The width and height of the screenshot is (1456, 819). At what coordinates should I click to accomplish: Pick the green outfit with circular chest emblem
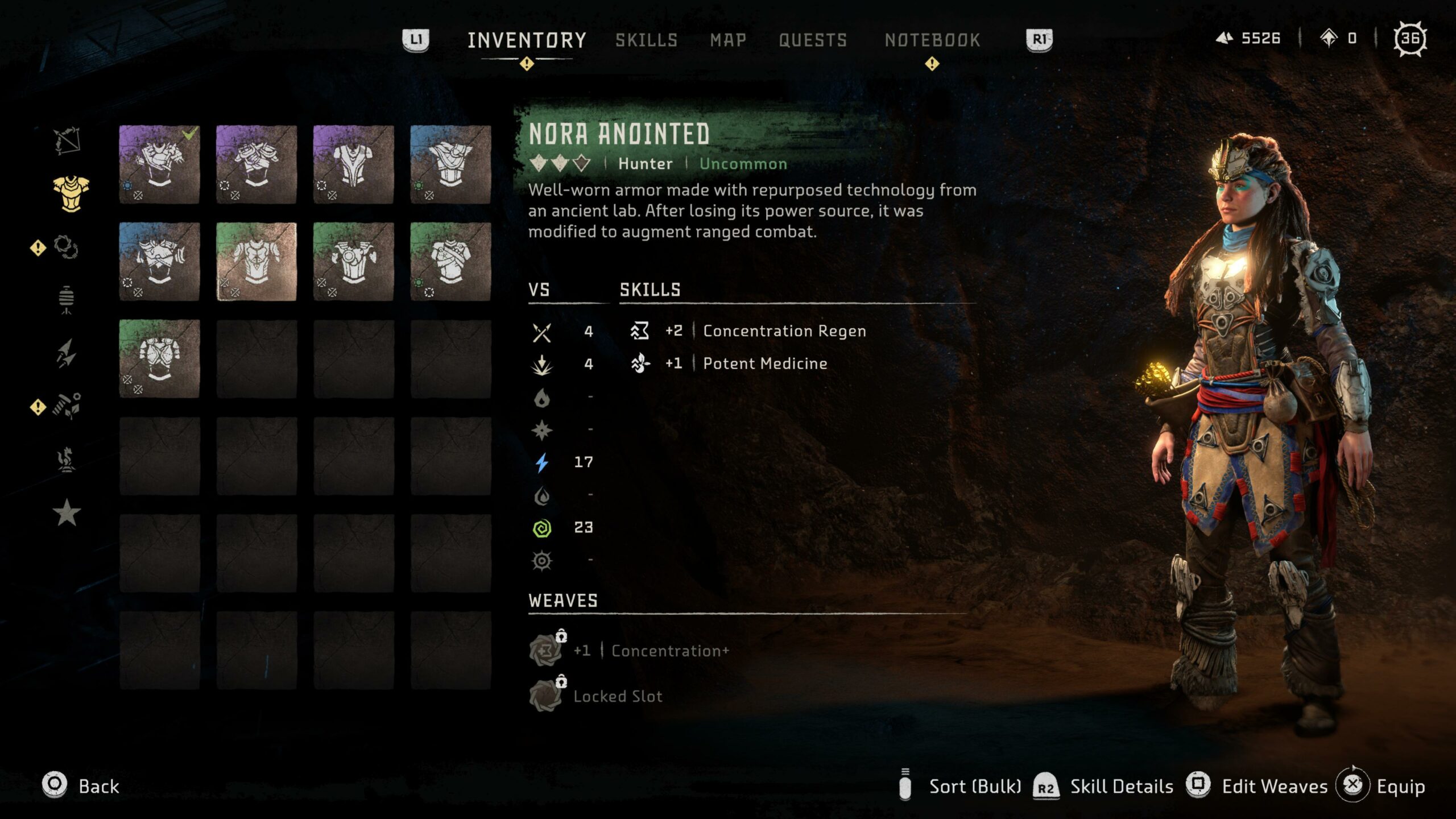pyautogui.click(x=353, y=262)
